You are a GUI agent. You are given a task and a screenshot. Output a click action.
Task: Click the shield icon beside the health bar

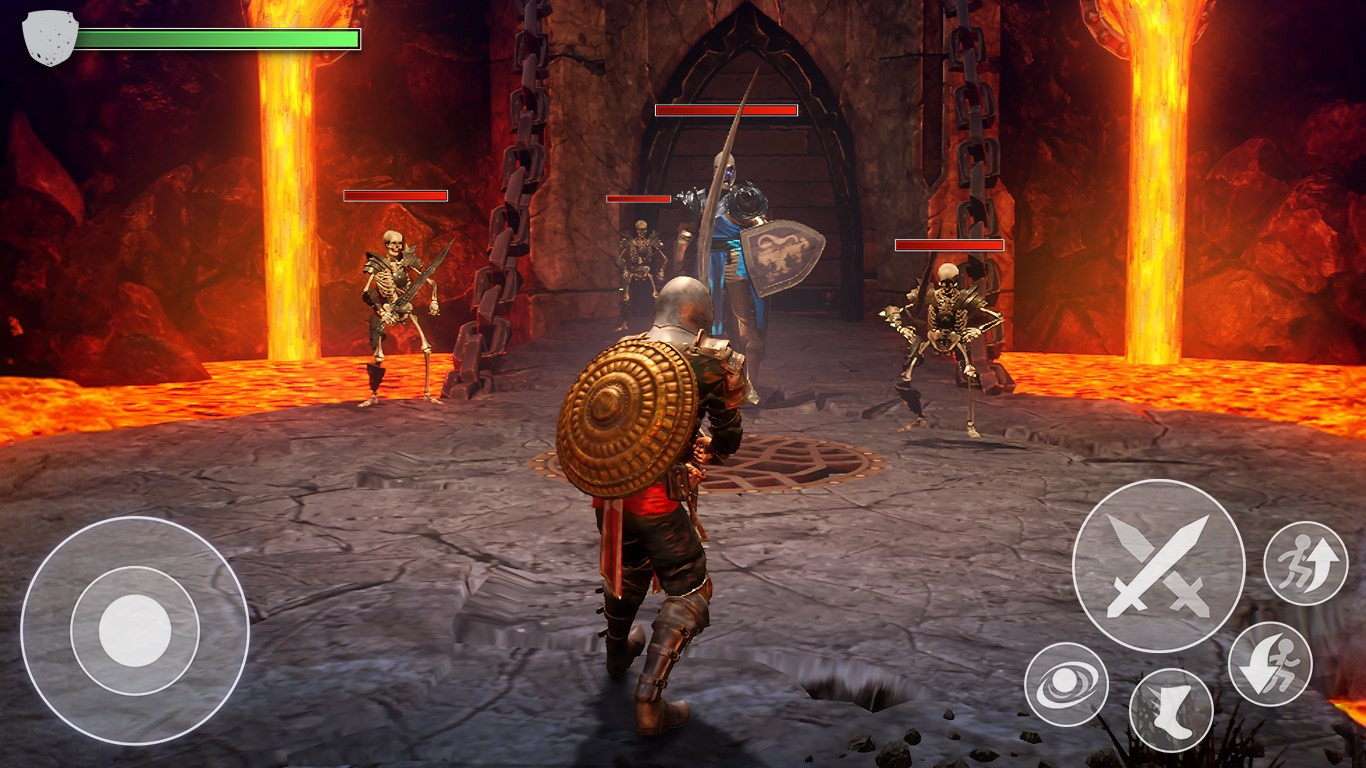(50, 38)
